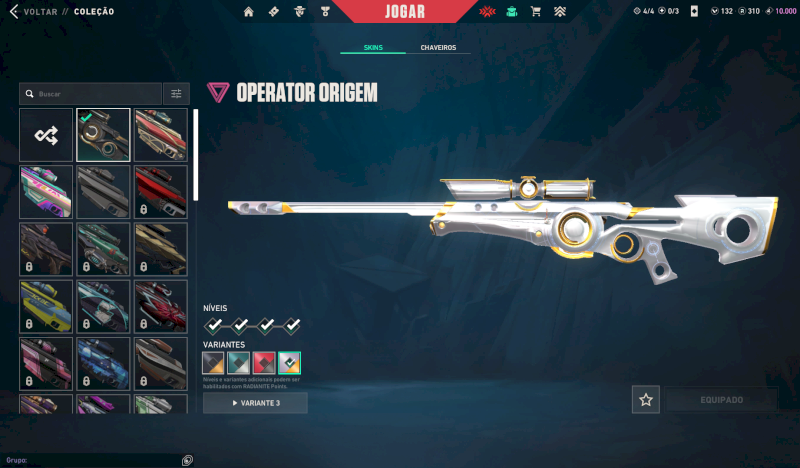Image resolution: width=800 pixels, height=468 pixels.
Task: Click the red JOGAR play button
Action: [404, 12]
